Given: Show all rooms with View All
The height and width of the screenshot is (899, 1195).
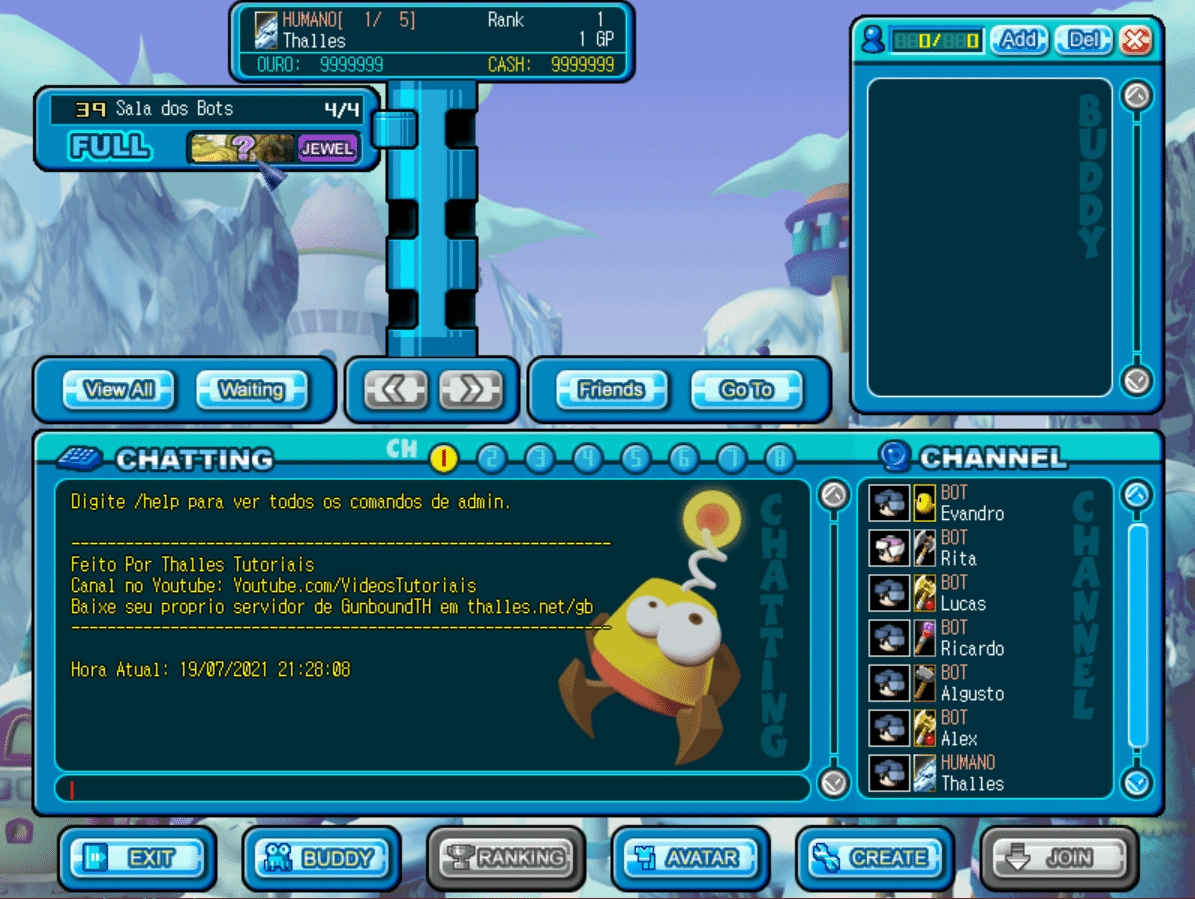Looking at the screenshot, I should 119,390.
